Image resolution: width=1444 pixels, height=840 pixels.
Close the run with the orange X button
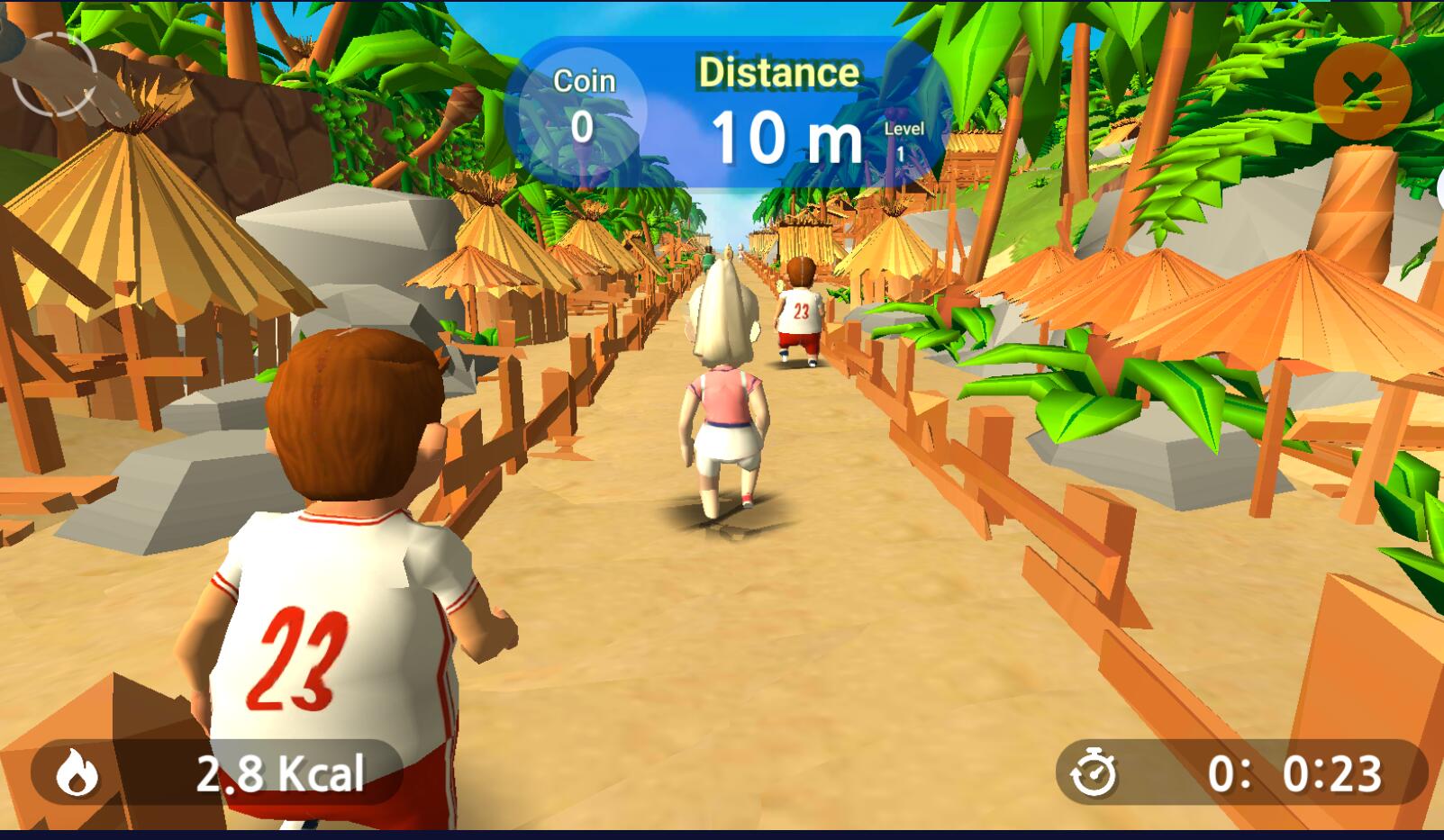click(x=1361, y=90)
